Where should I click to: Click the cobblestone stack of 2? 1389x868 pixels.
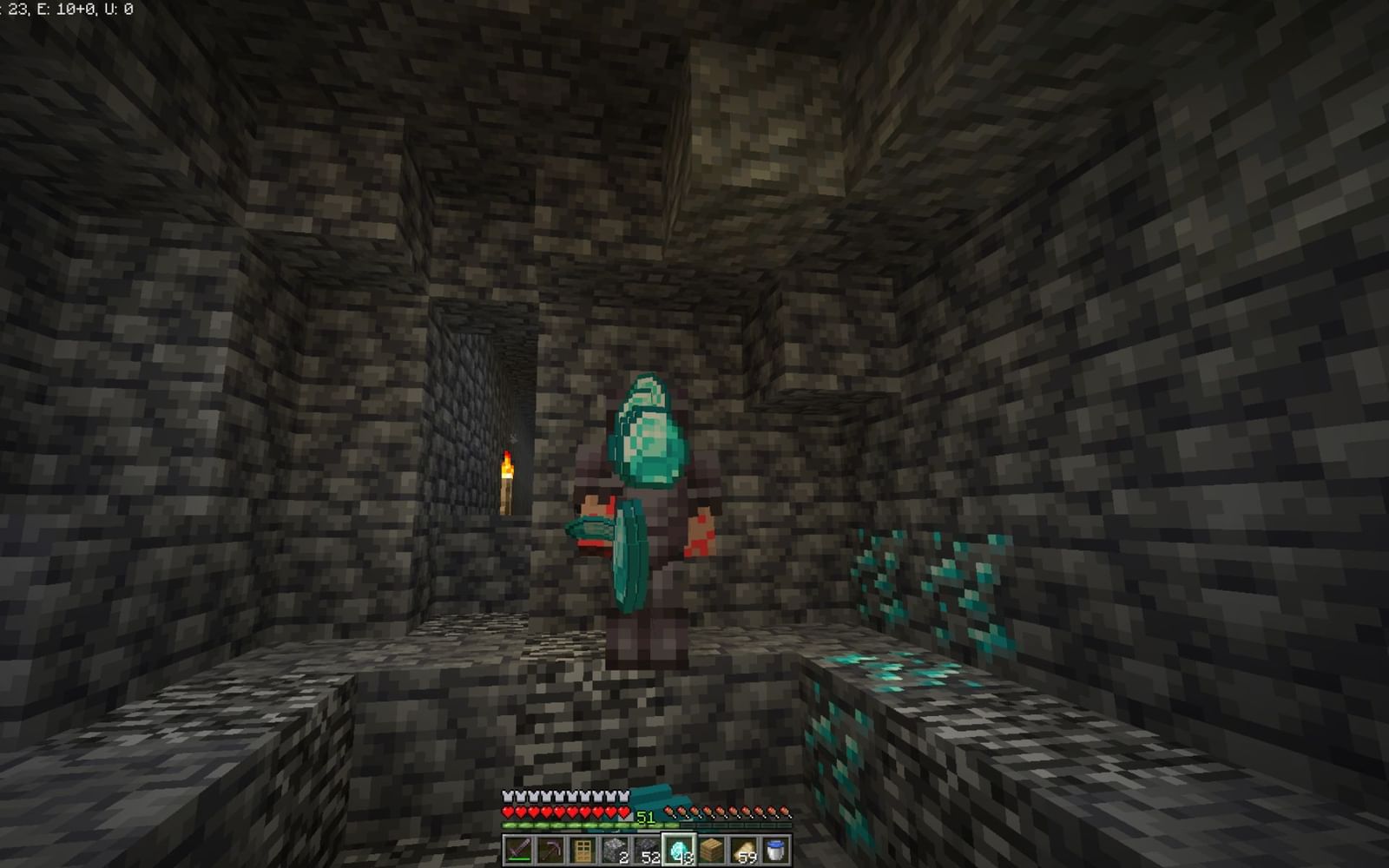(x=616, y=849)
